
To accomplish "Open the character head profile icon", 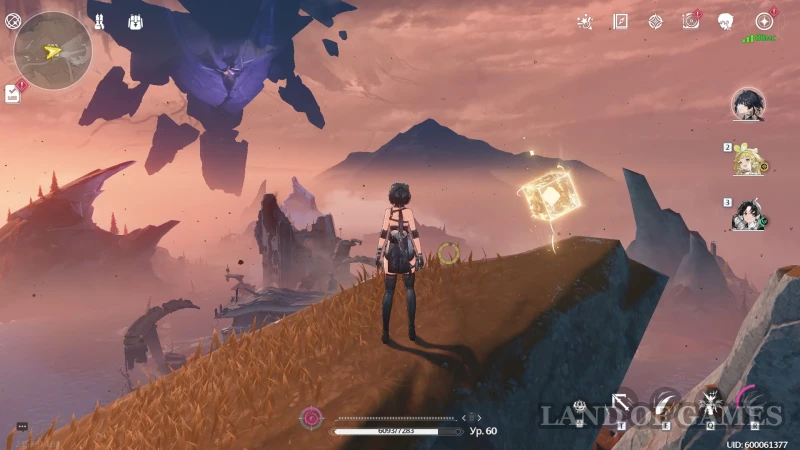I will (726, 21).
